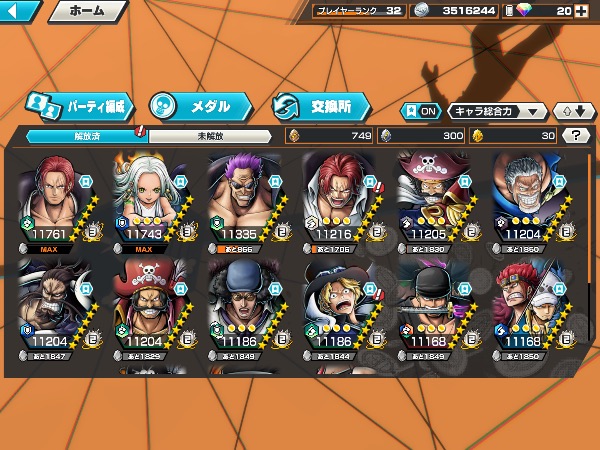600x450 pixels.
Task: Toggle the ON display switch
Action: tap(420, 112)
